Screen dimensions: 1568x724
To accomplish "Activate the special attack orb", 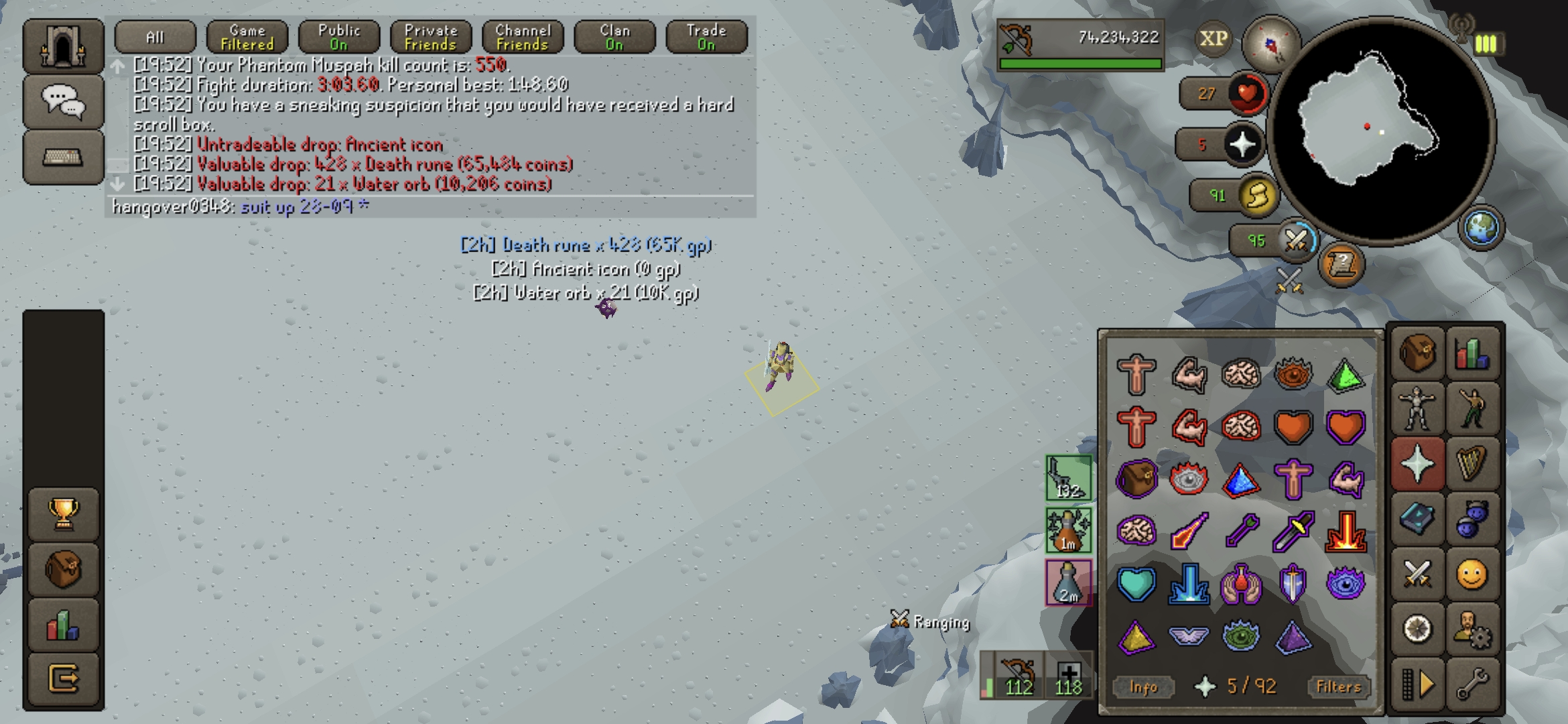I will click(1295, 240).
